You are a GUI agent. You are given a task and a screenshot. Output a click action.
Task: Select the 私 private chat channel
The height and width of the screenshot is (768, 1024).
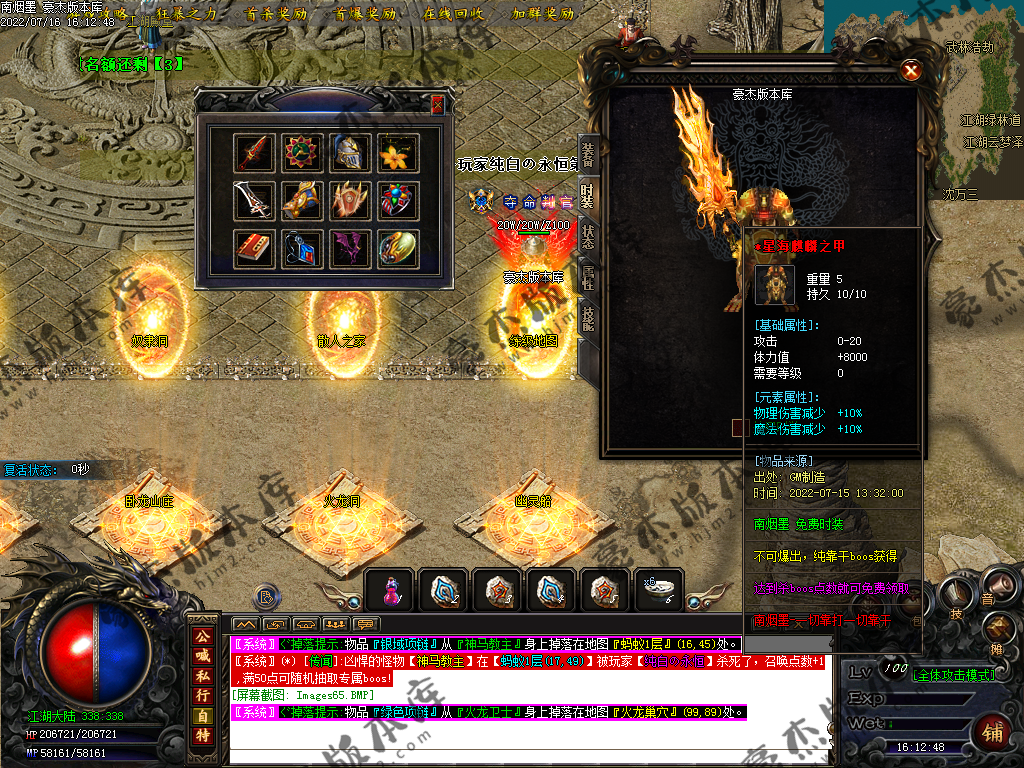point(203,675)
